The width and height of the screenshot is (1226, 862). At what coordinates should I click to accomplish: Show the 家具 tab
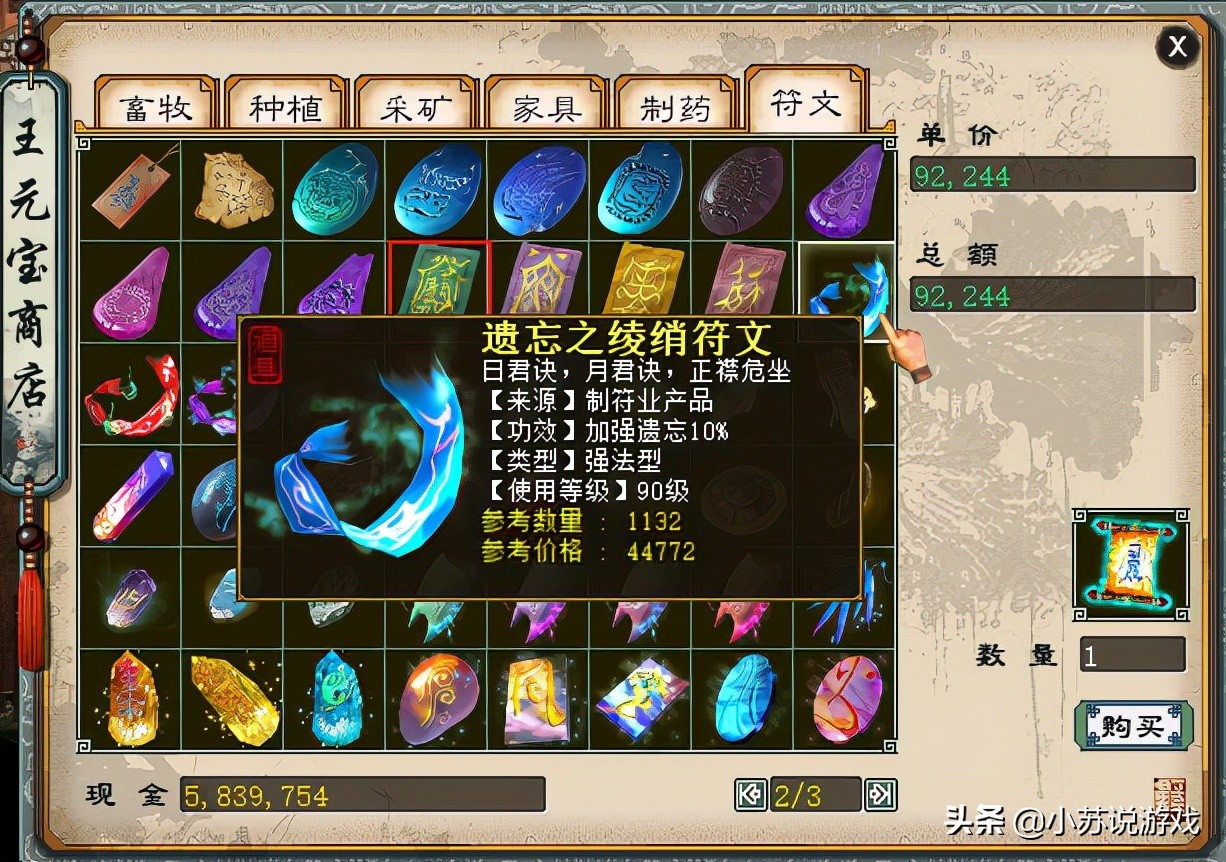point(546,107)
